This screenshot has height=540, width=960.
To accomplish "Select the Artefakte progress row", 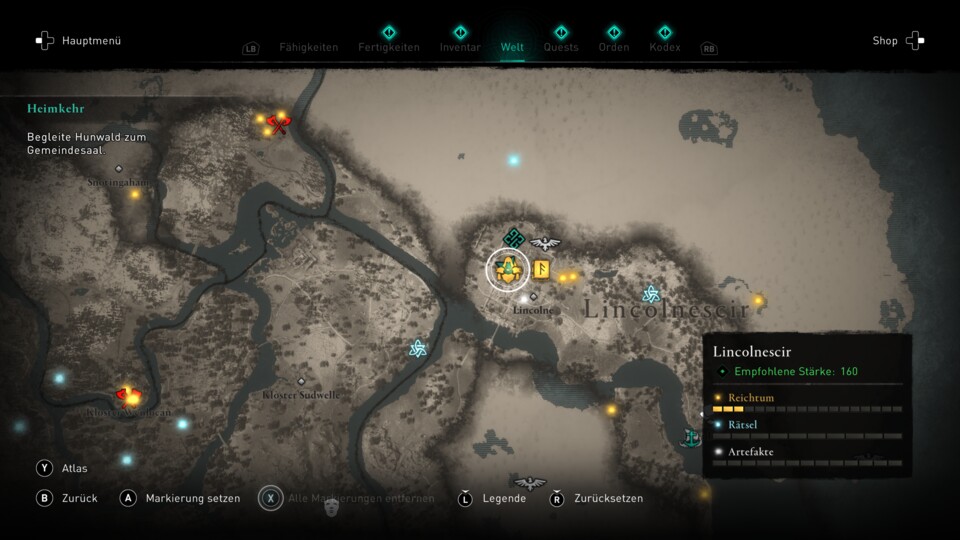I will 807,456.
